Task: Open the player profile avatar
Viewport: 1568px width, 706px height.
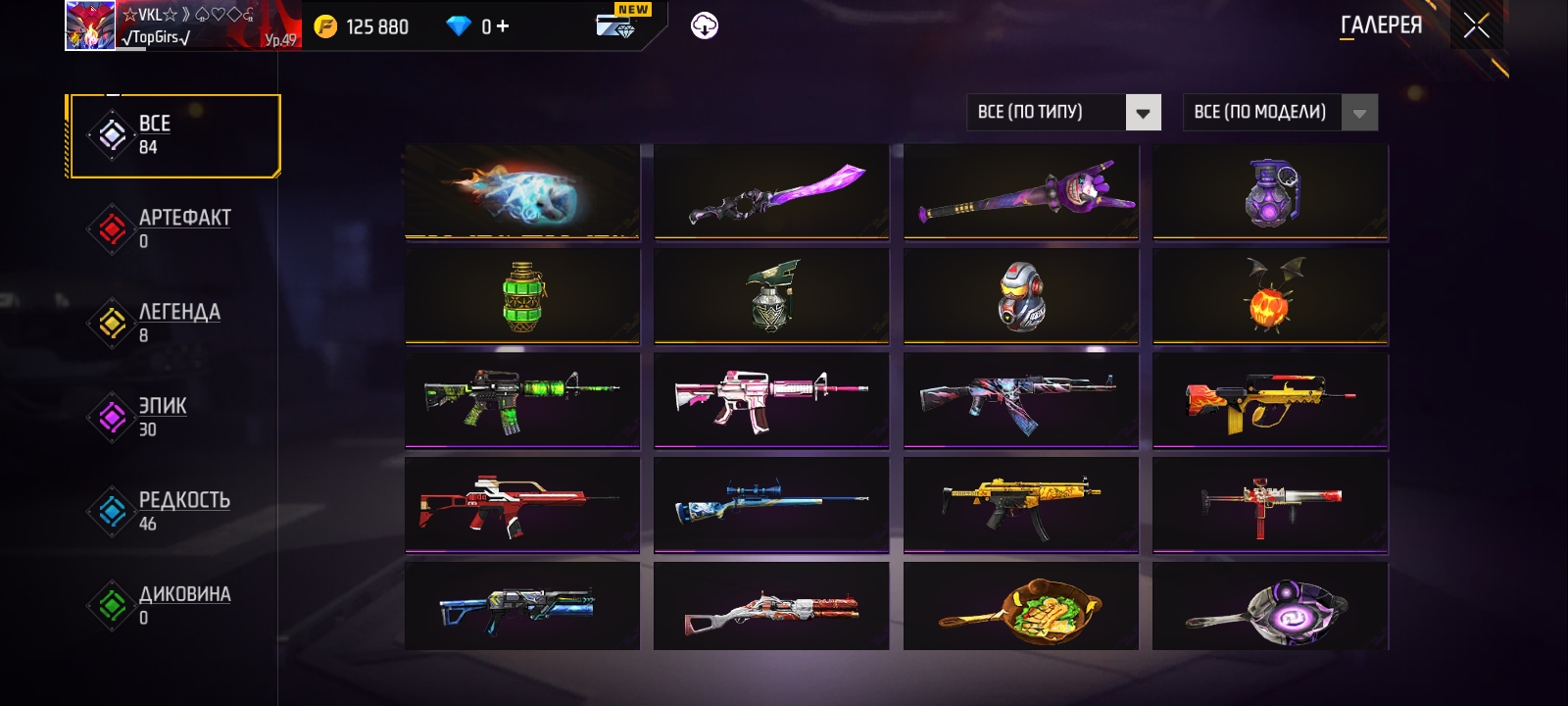Action: [90, 25]
